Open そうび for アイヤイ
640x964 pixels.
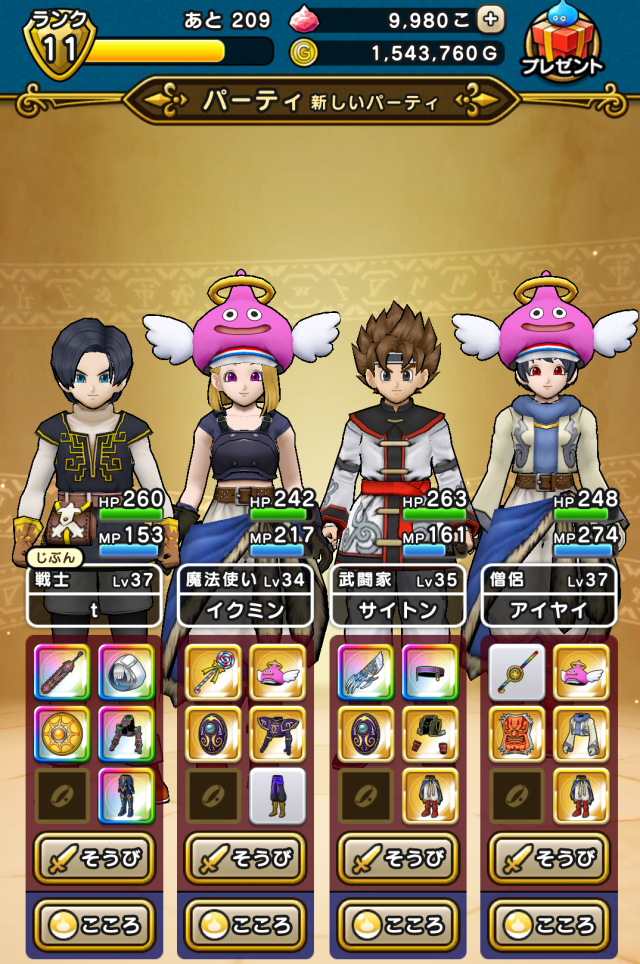(551, 857)
